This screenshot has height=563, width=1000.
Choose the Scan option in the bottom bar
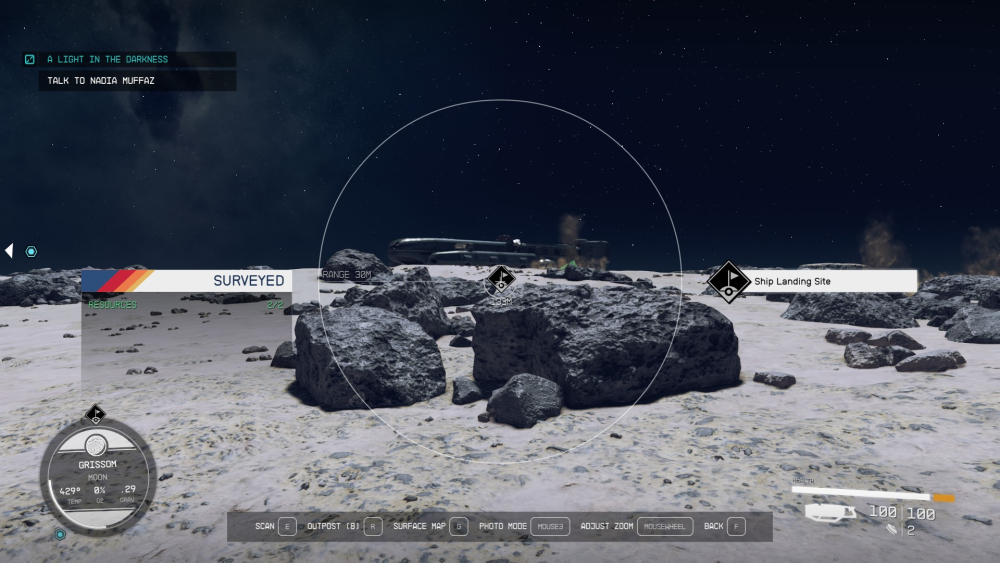[275, 526]
